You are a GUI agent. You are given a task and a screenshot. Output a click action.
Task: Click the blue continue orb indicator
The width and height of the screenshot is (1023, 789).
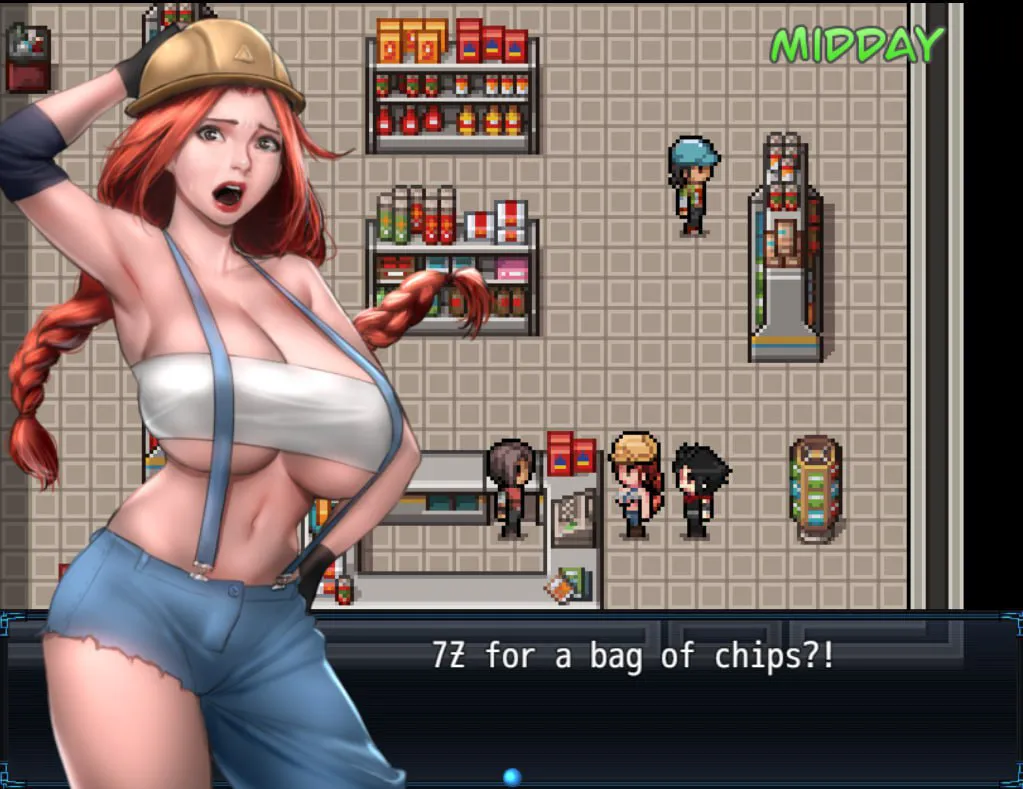(512, 776)
